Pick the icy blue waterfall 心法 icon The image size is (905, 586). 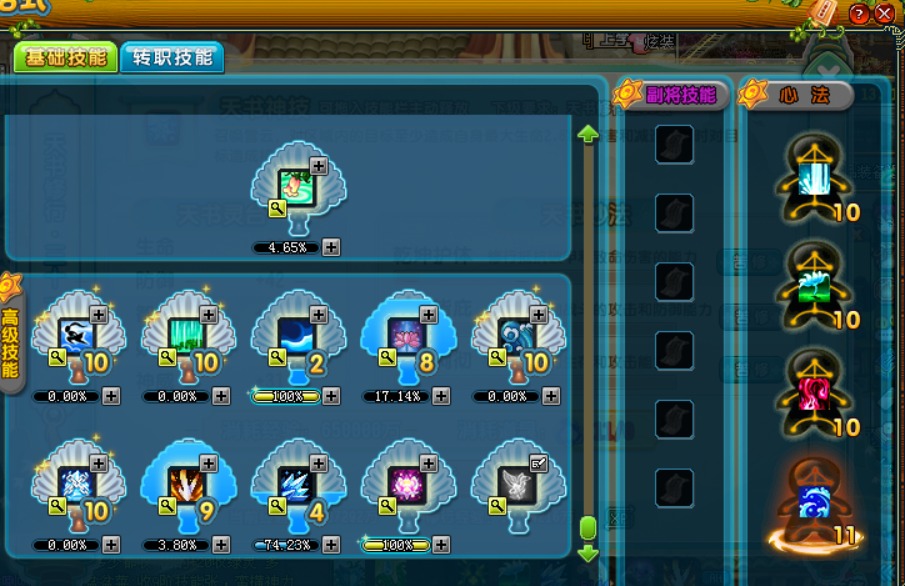(815, 180)
